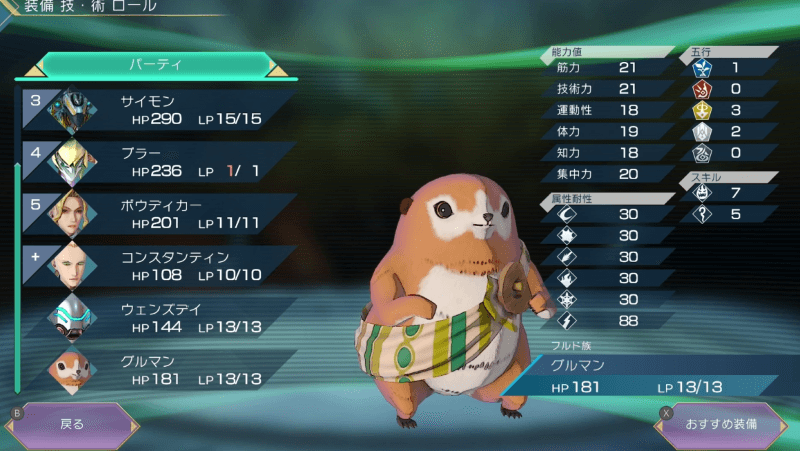Cycle party header with left arrow

coord(33,70)
